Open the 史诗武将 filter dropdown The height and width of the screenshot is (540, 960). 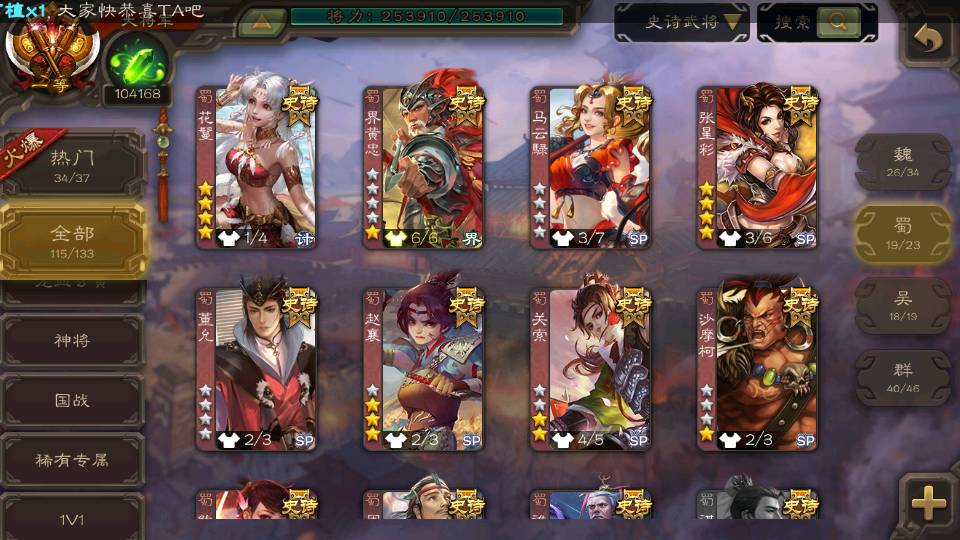682,22
